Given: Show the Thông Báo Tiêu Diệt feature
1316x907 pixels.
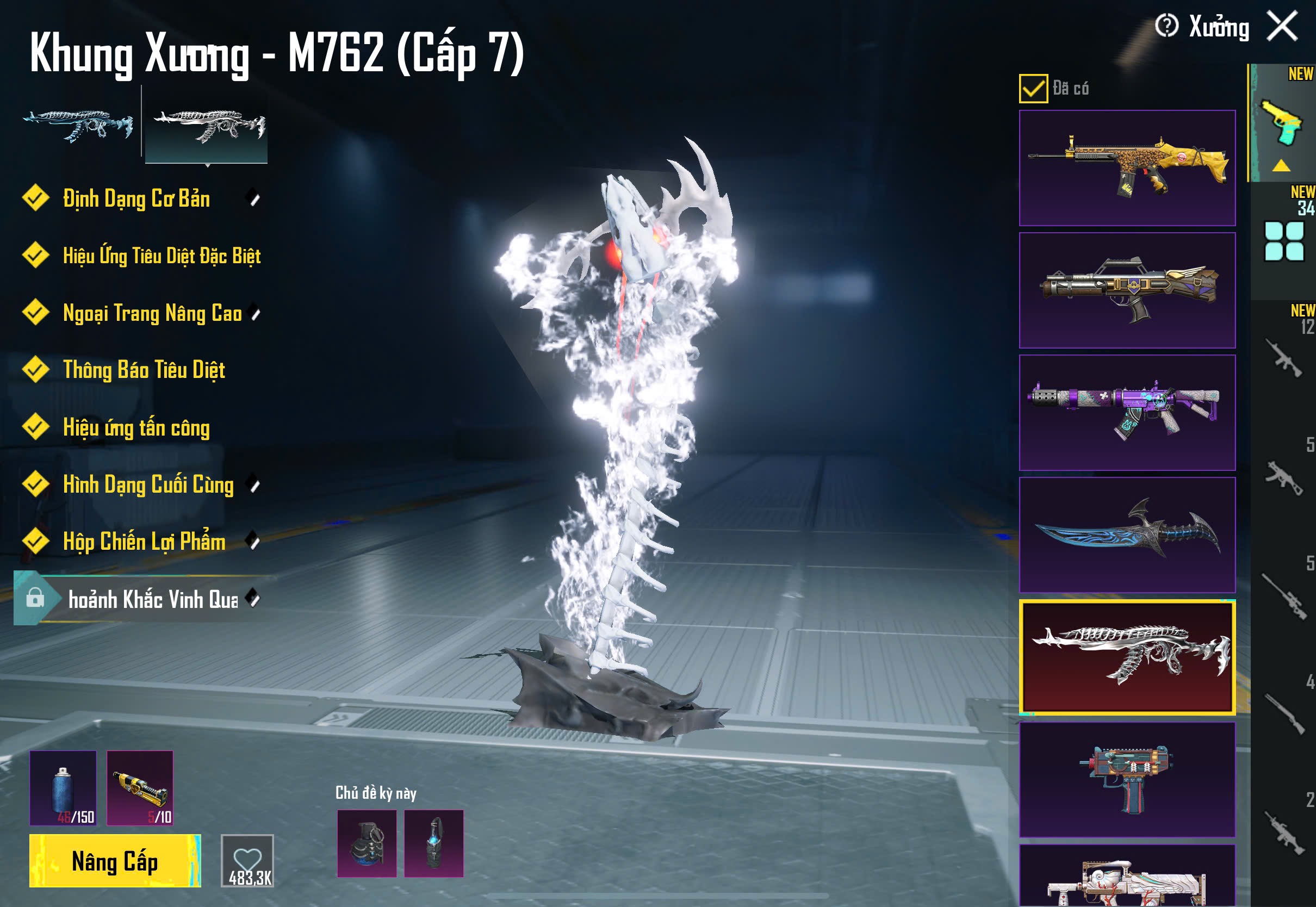Looking at the screenshot, I should coord(144,370).
